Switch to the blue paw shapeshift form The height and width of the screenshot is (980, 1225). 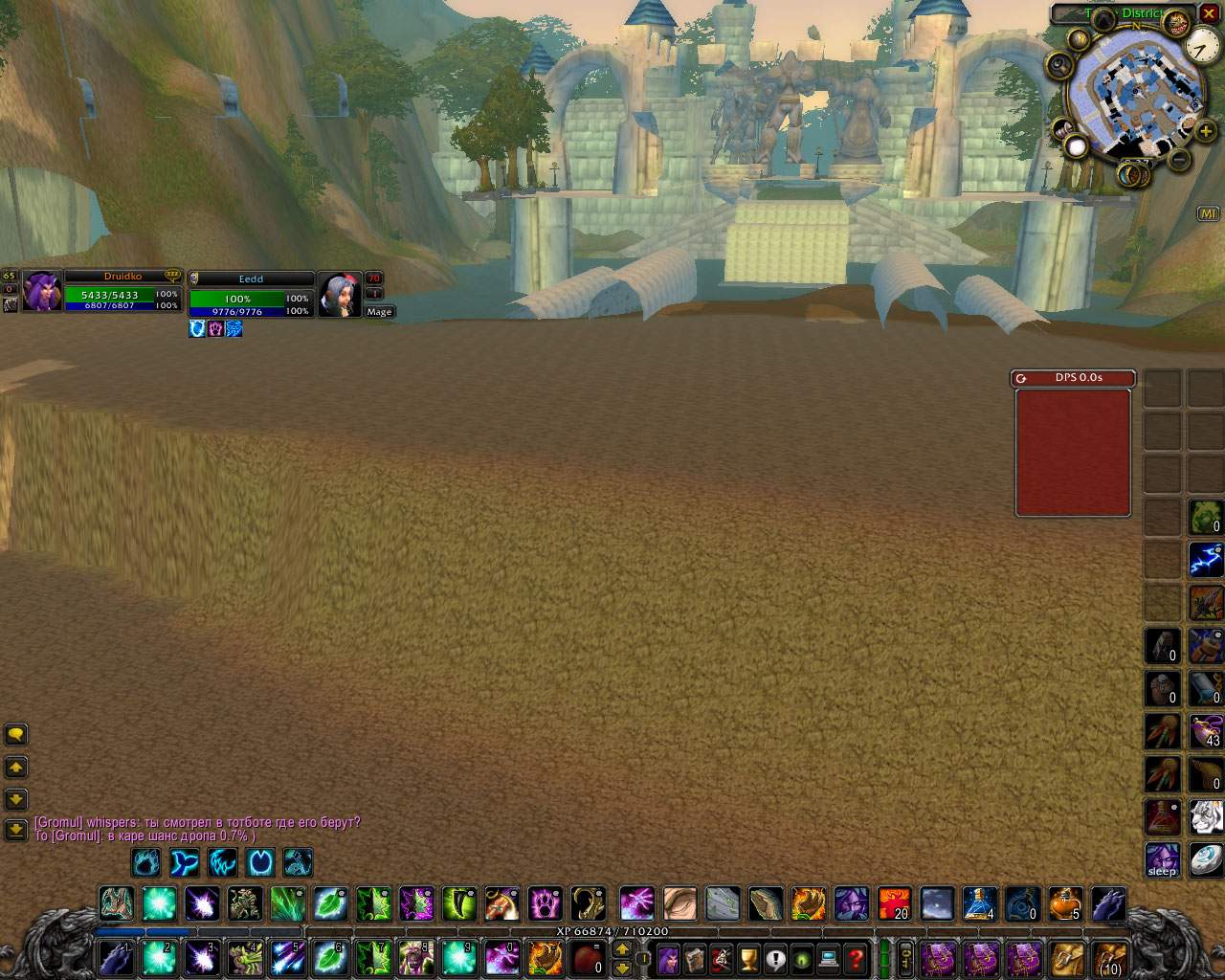point(146,862)
